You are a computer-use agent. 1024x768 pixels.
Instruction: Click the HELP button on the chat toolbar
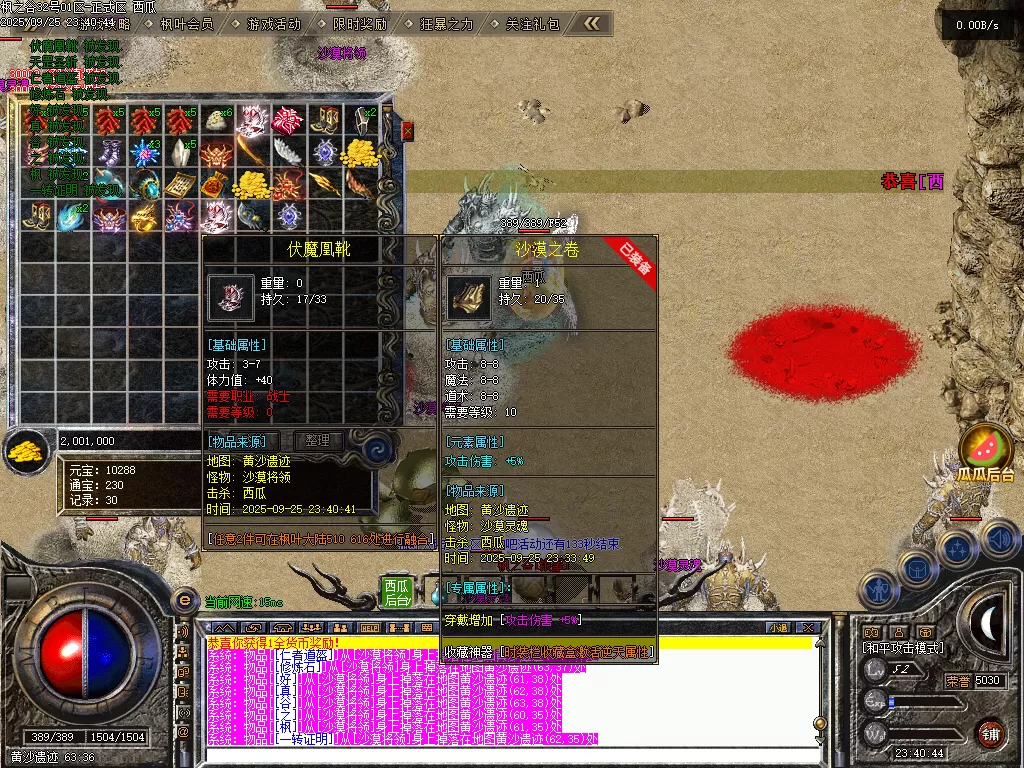point(369,628)
